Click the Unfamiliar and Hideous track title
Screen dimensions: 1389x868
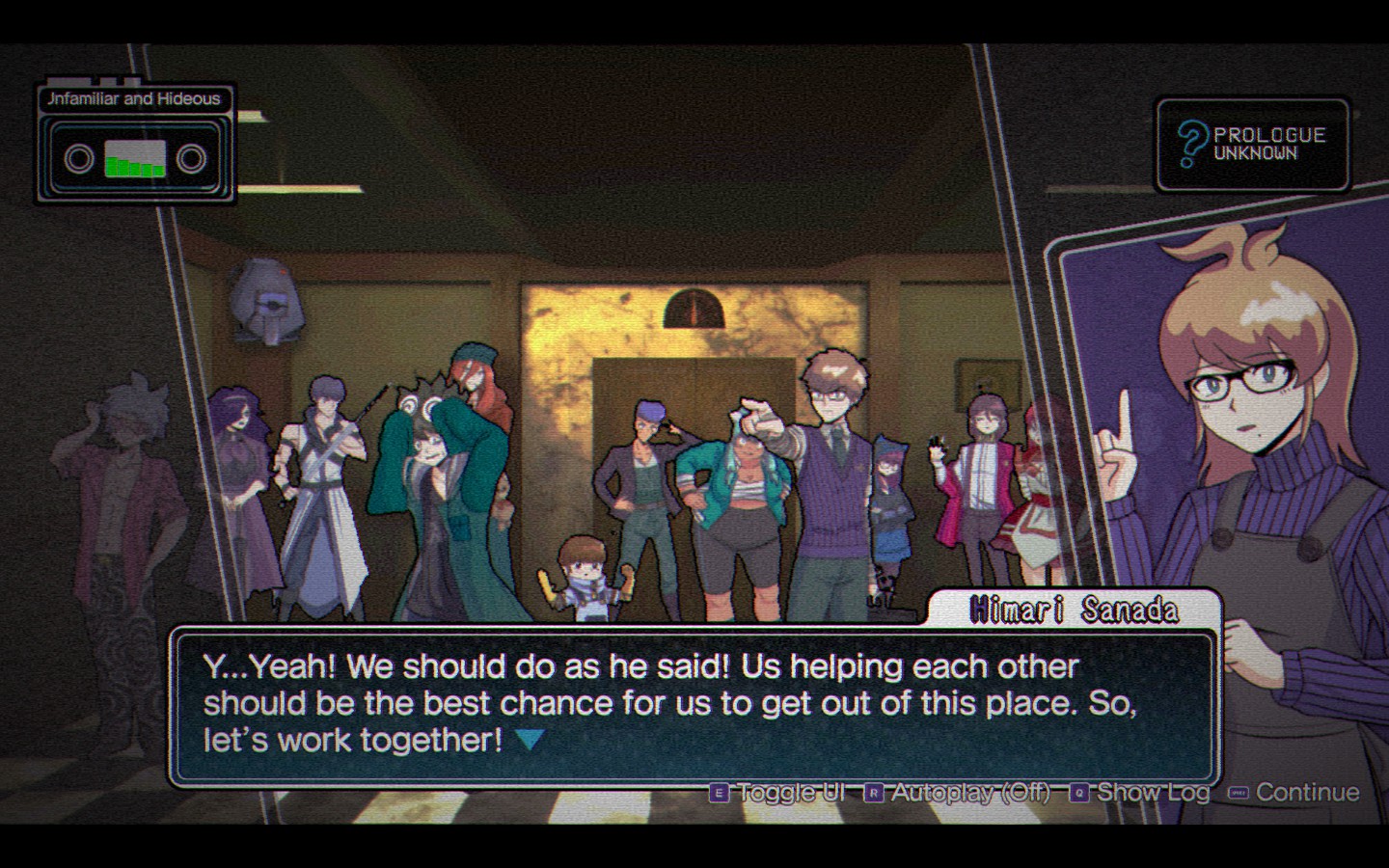pyautogui.click(x=135, y=99)
